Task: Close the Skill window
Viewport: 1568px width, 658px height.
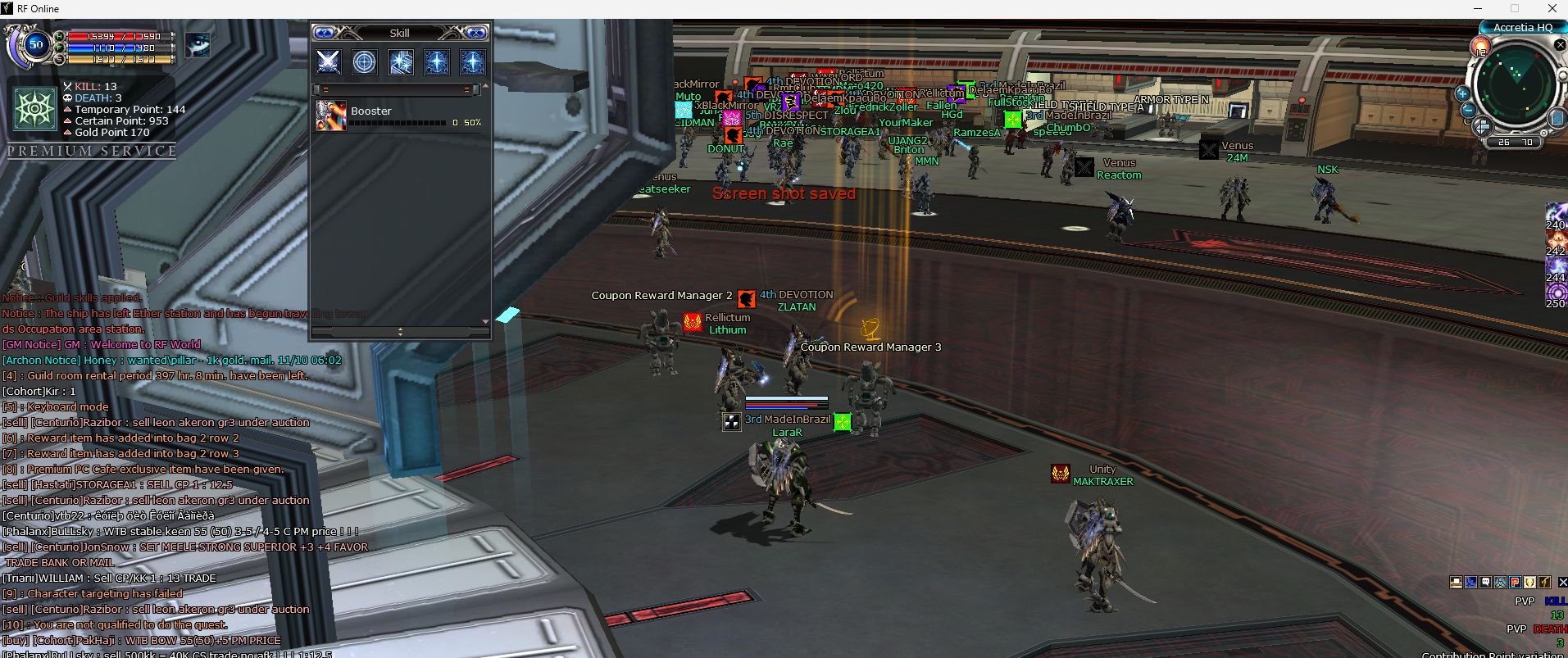Action: tap(477, 33)
